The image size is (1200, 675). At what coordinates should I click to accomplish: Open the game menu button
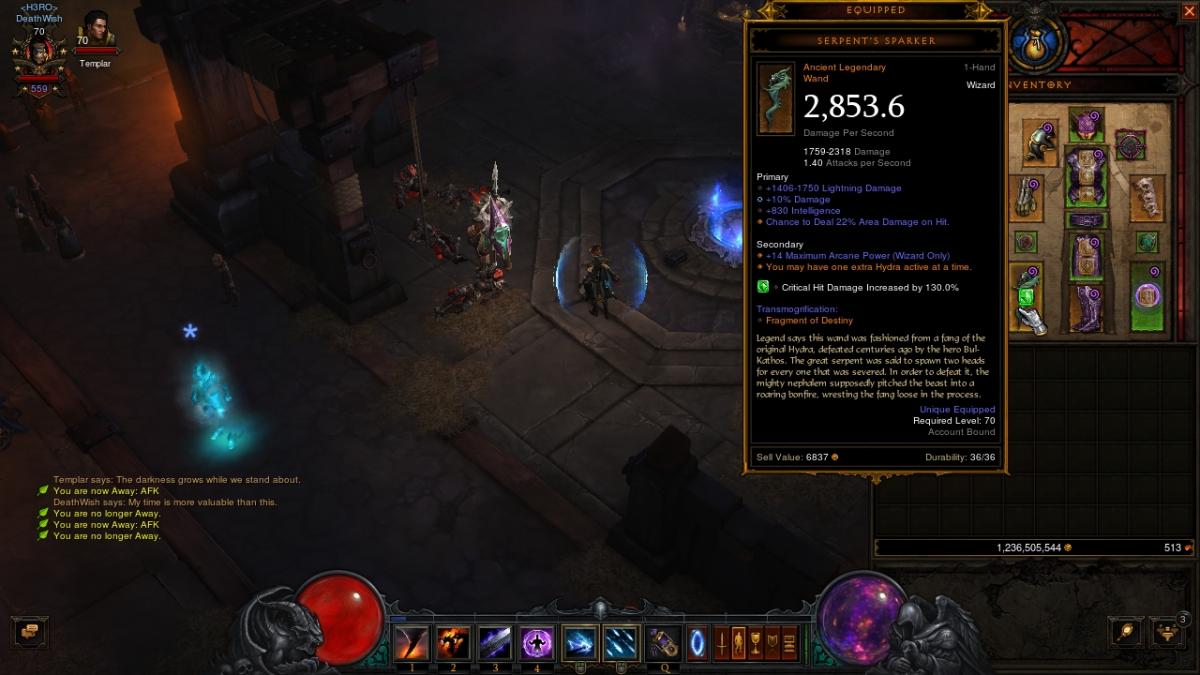pyautogui.click(x=789, y=642)
